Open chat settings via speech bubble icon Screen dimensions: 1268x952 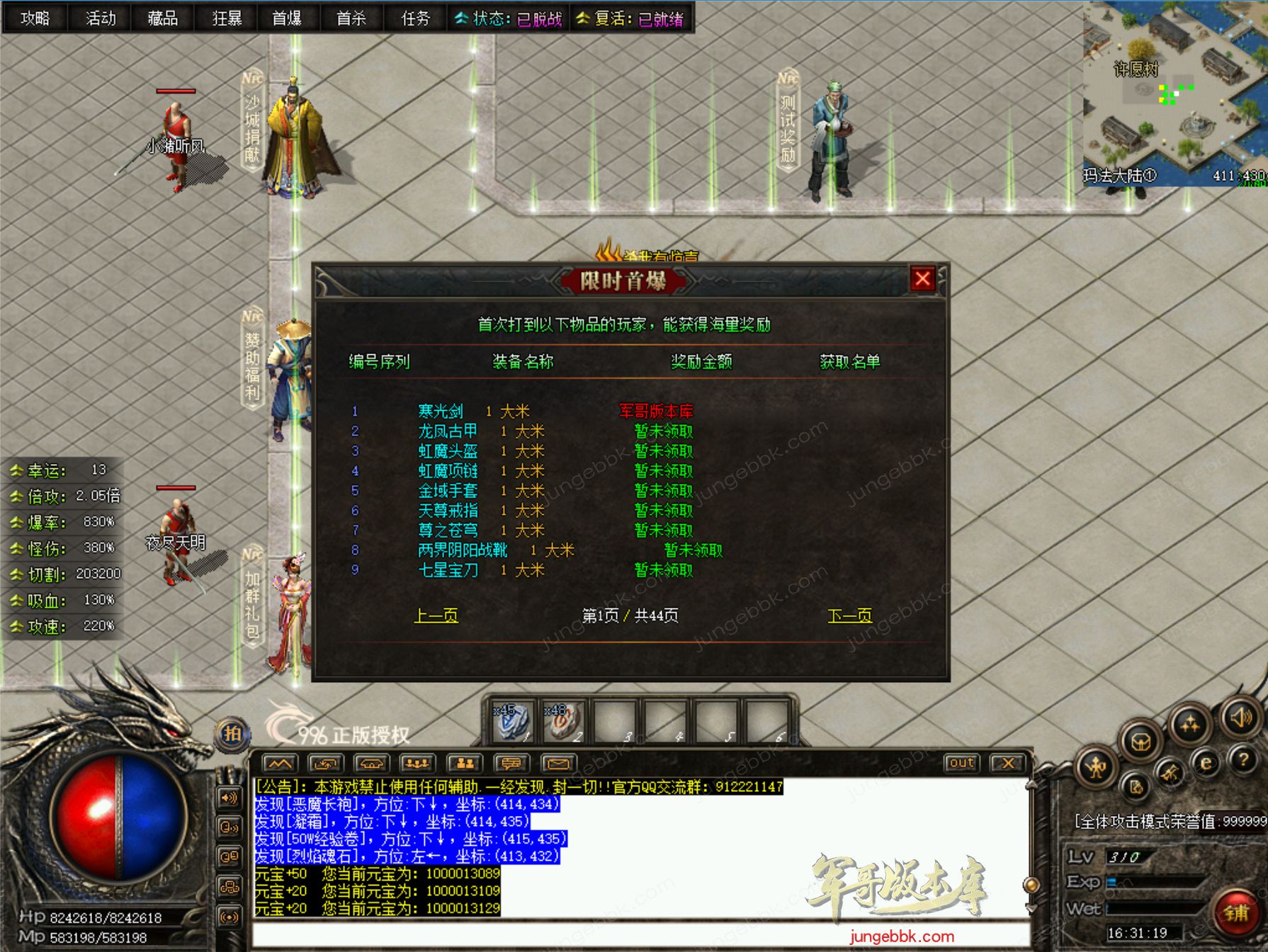pos(512,762)
